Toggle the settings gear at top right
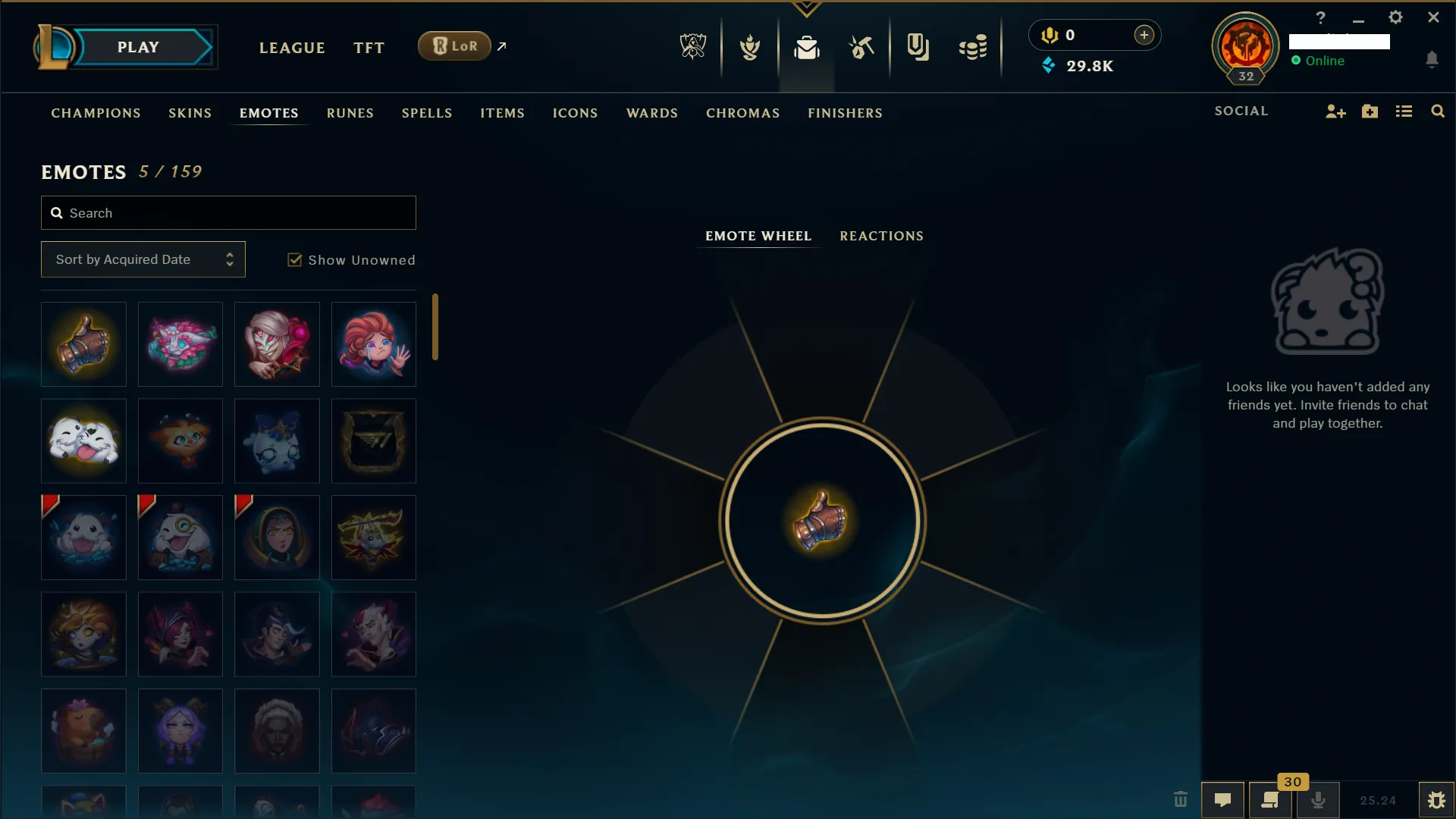The width and height of the screenshot is (1456, 819). pyautogui.click(x=1395, y=17)
